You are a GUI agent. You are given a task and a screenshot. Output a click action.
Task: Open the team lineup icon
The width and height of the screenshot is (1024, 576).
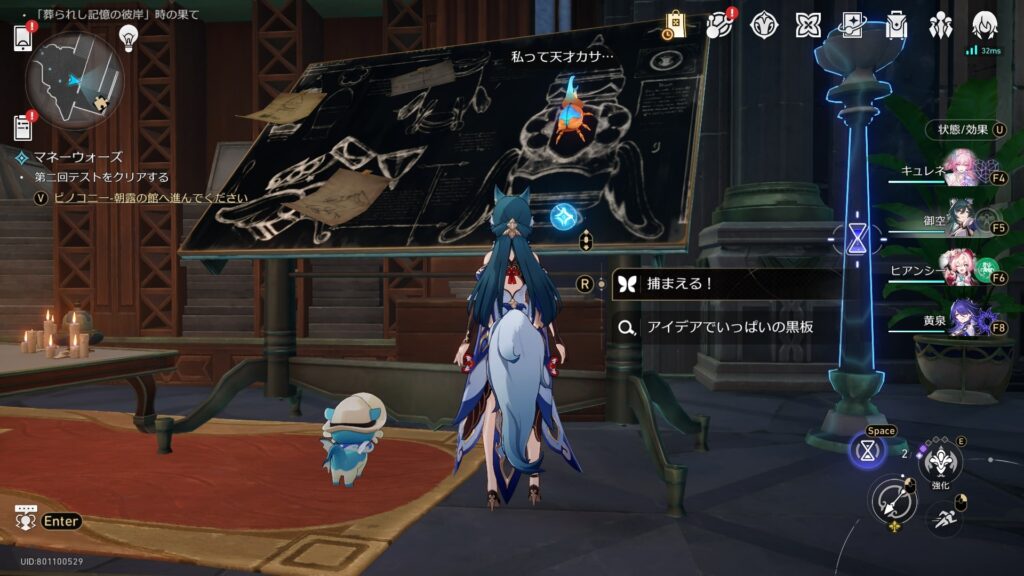click(x=940, y=25)
